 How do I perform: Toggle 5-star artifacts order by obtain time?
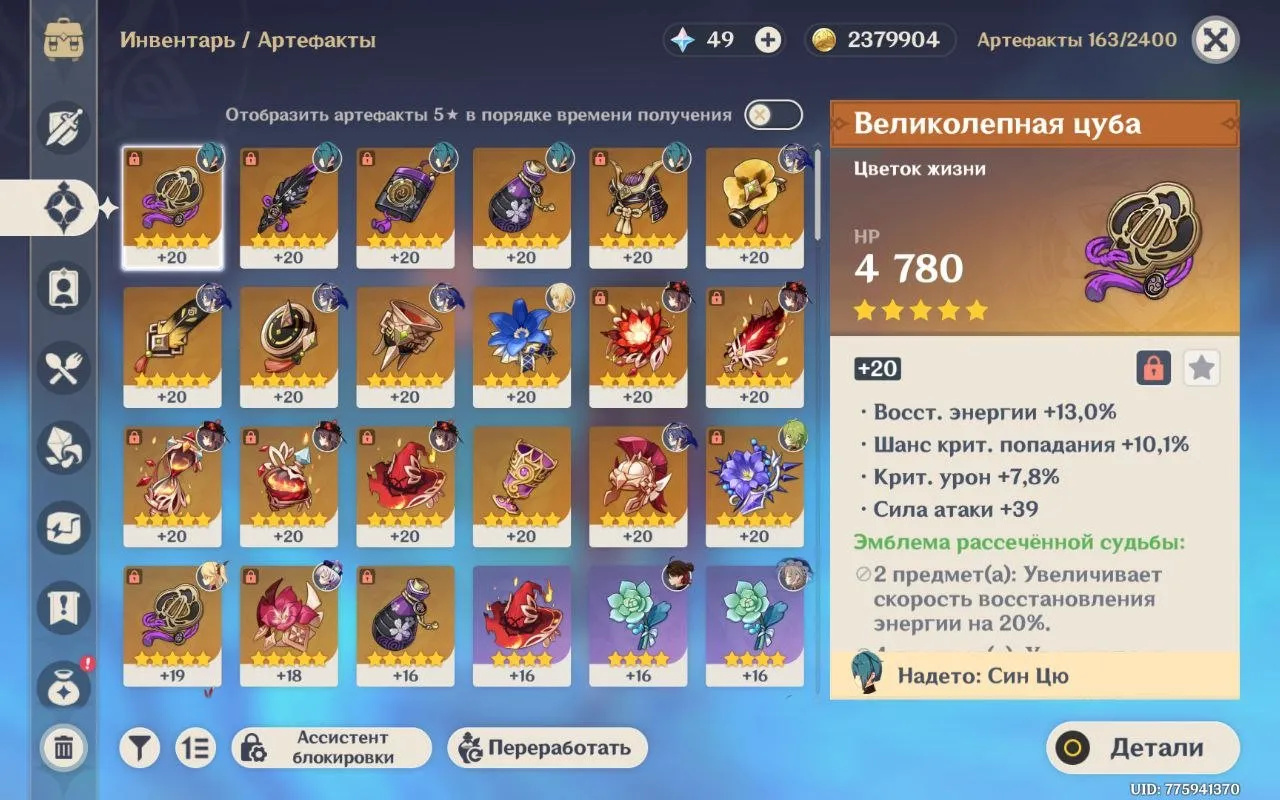(773, 115)
